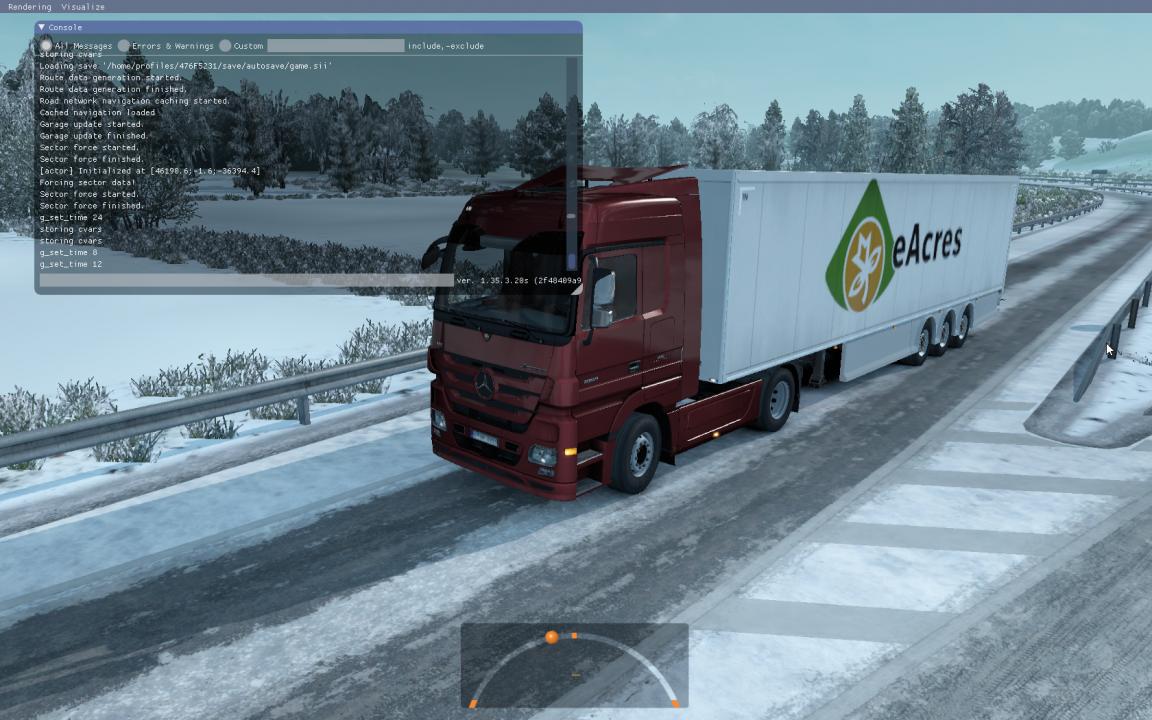Choose the Errors & Warnings filter
1152x720 pixels.
coord(124,46)
